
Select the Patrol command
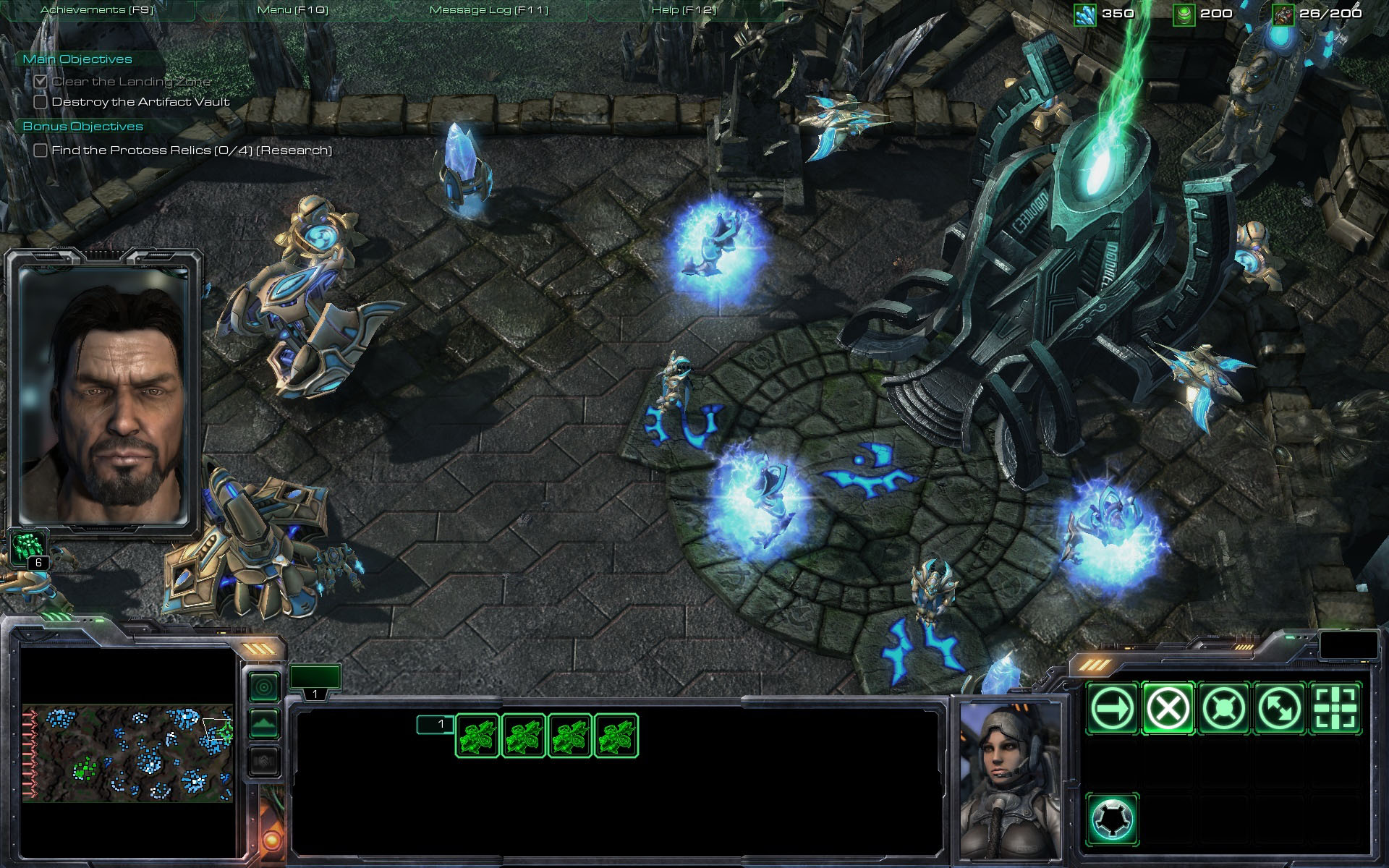1279,708
